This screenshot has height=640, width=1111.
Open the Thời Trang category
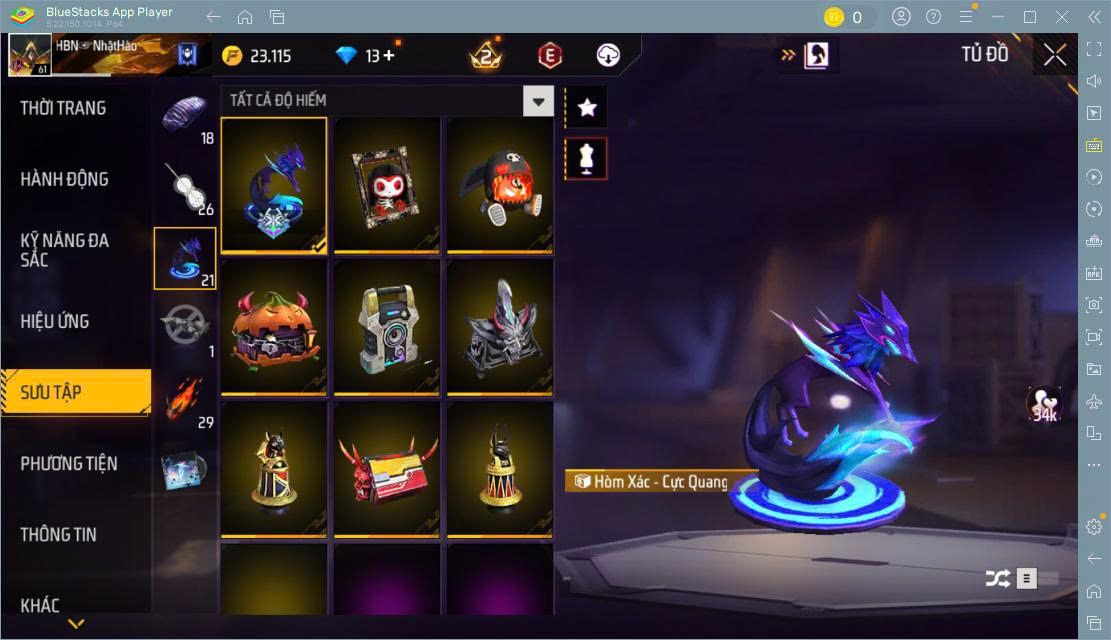click(x=63, y=108)
